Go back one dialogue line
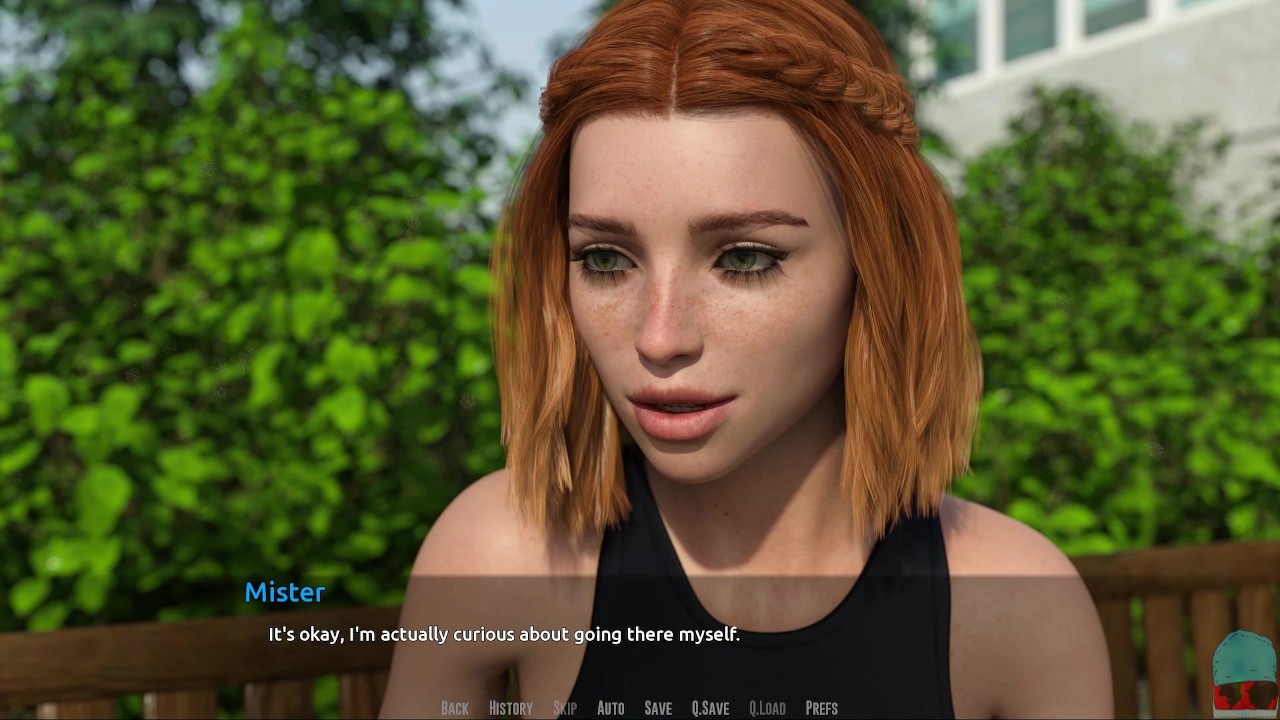The width and height of the screenshot is (1280, 720). 455,708
